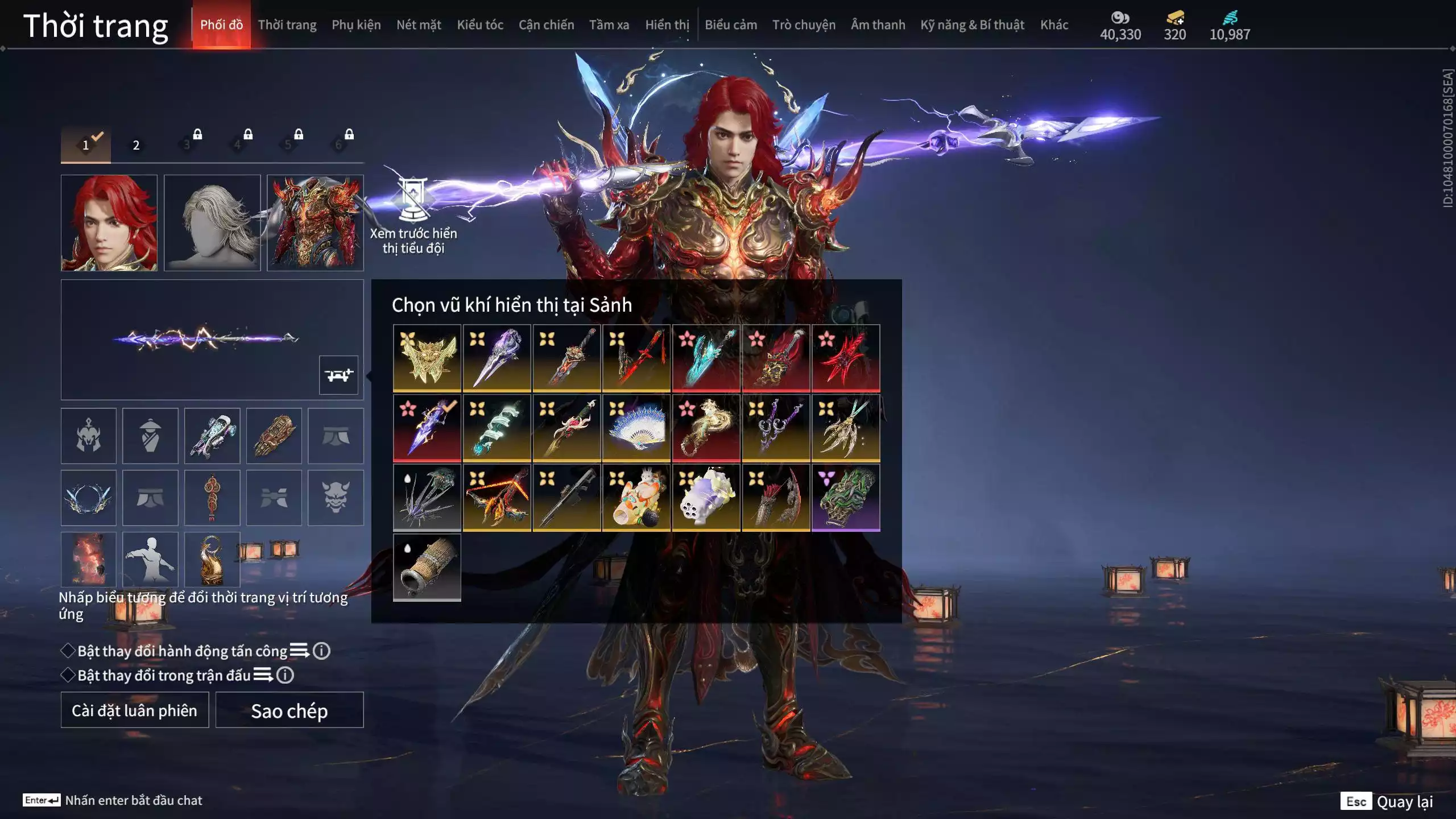
Task: Open the Phụ kiện tab
Action: click(356, 25)
